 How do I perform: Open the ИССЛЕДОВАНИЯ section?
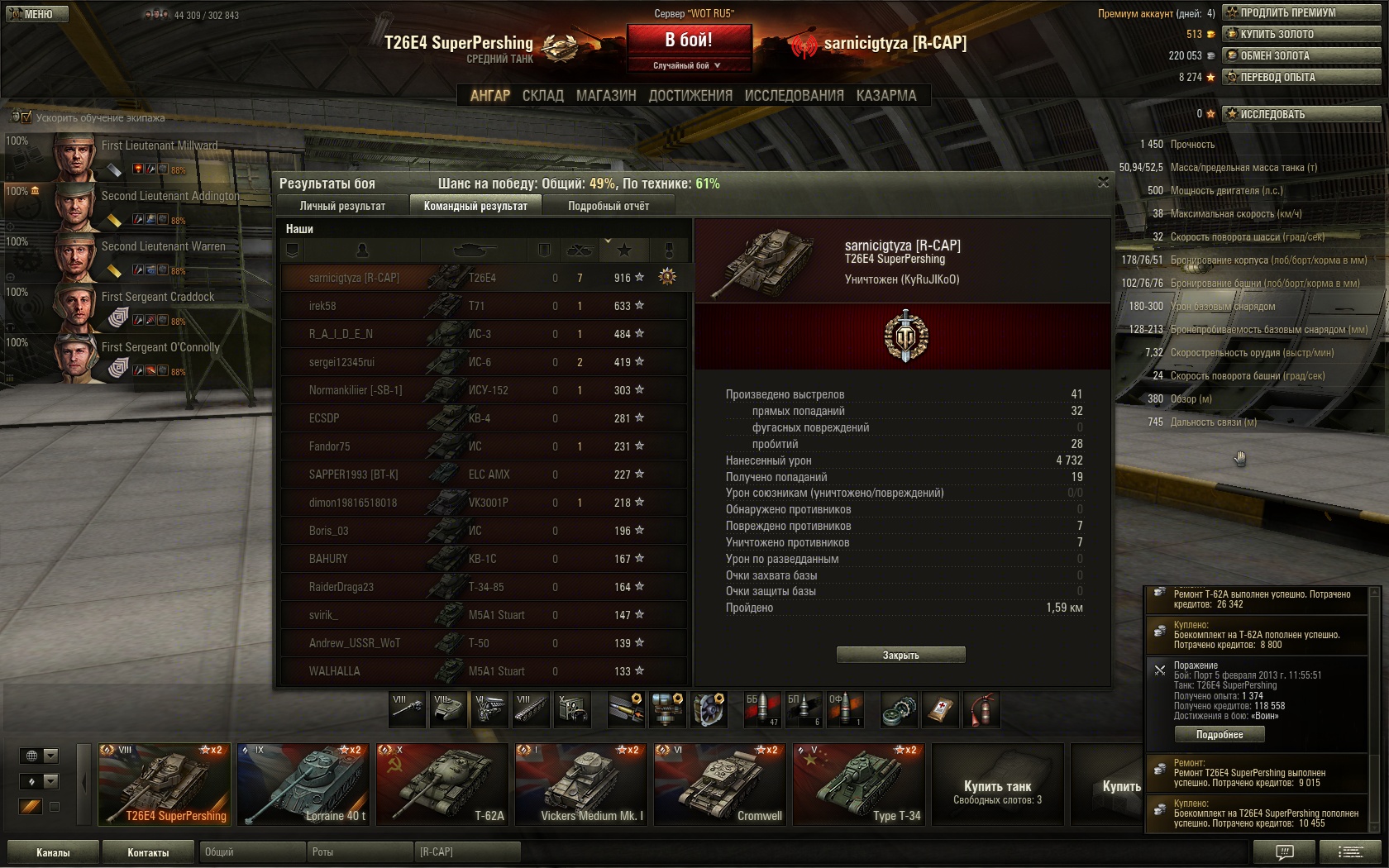794,96
